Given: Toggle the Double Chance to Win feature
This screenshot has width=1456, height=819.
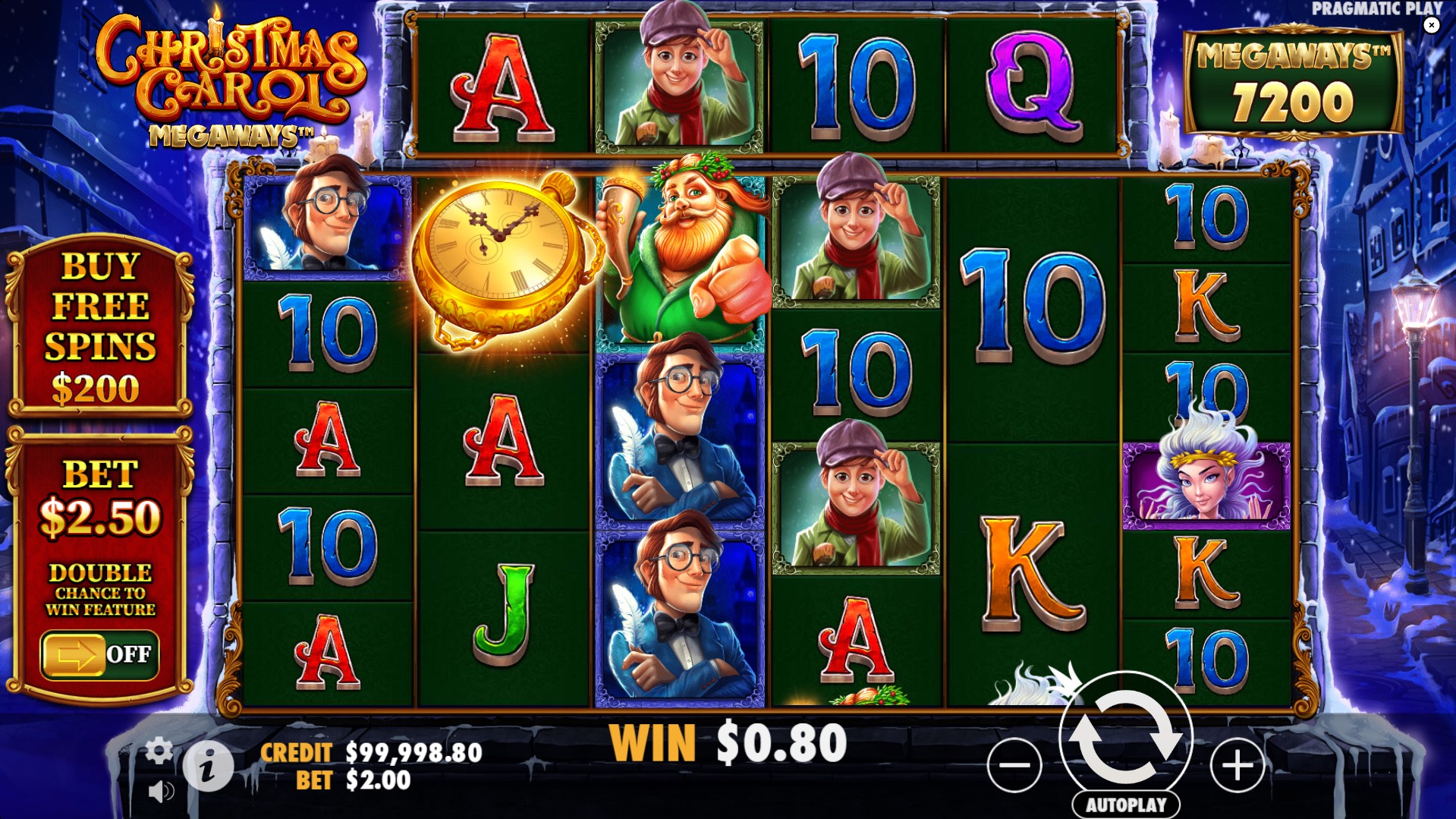Looking at the screenshot, I should (99, 654).
